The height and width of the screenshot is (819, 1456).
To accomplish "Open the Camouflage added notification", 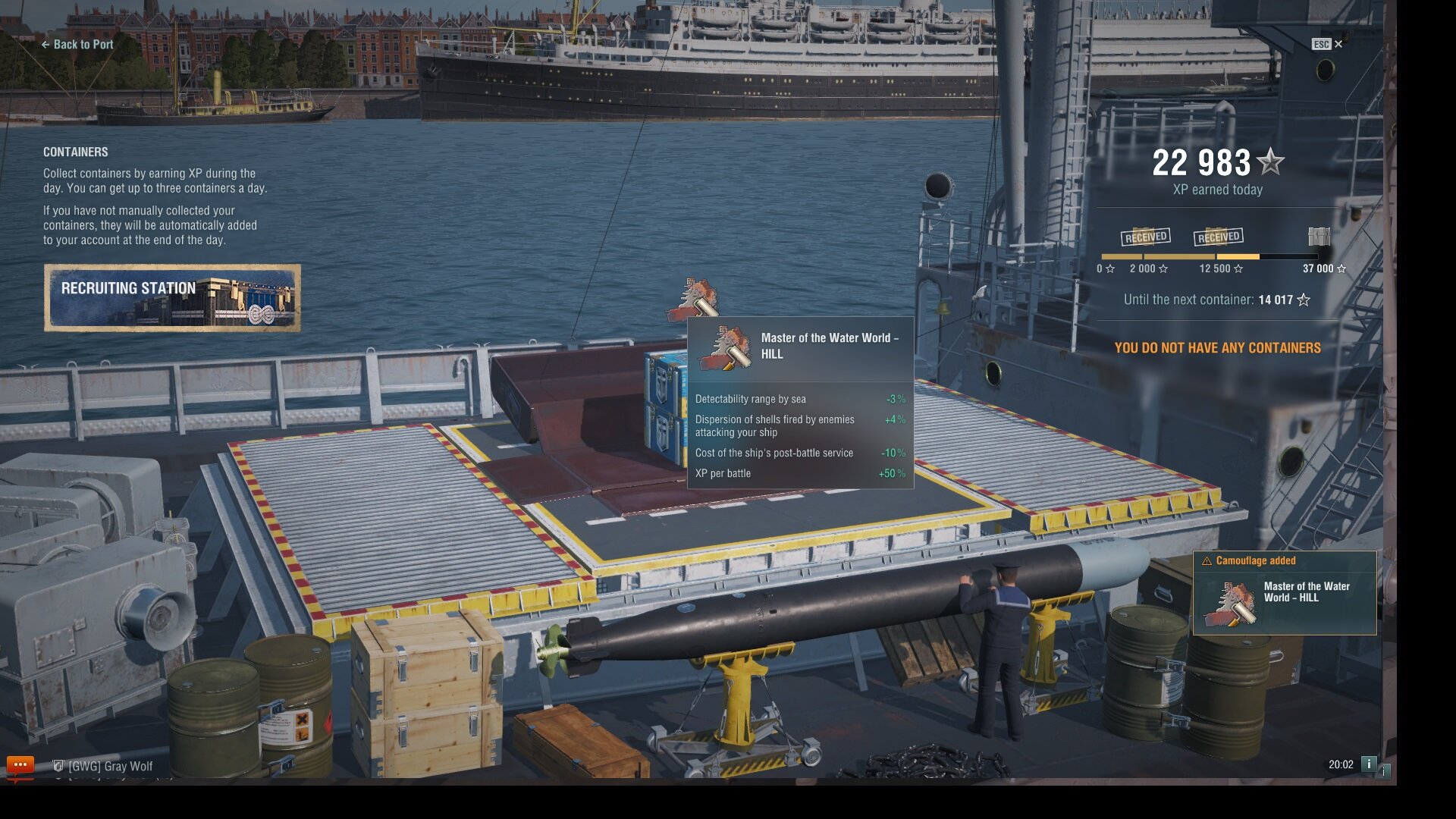I will coord(1285,593).
